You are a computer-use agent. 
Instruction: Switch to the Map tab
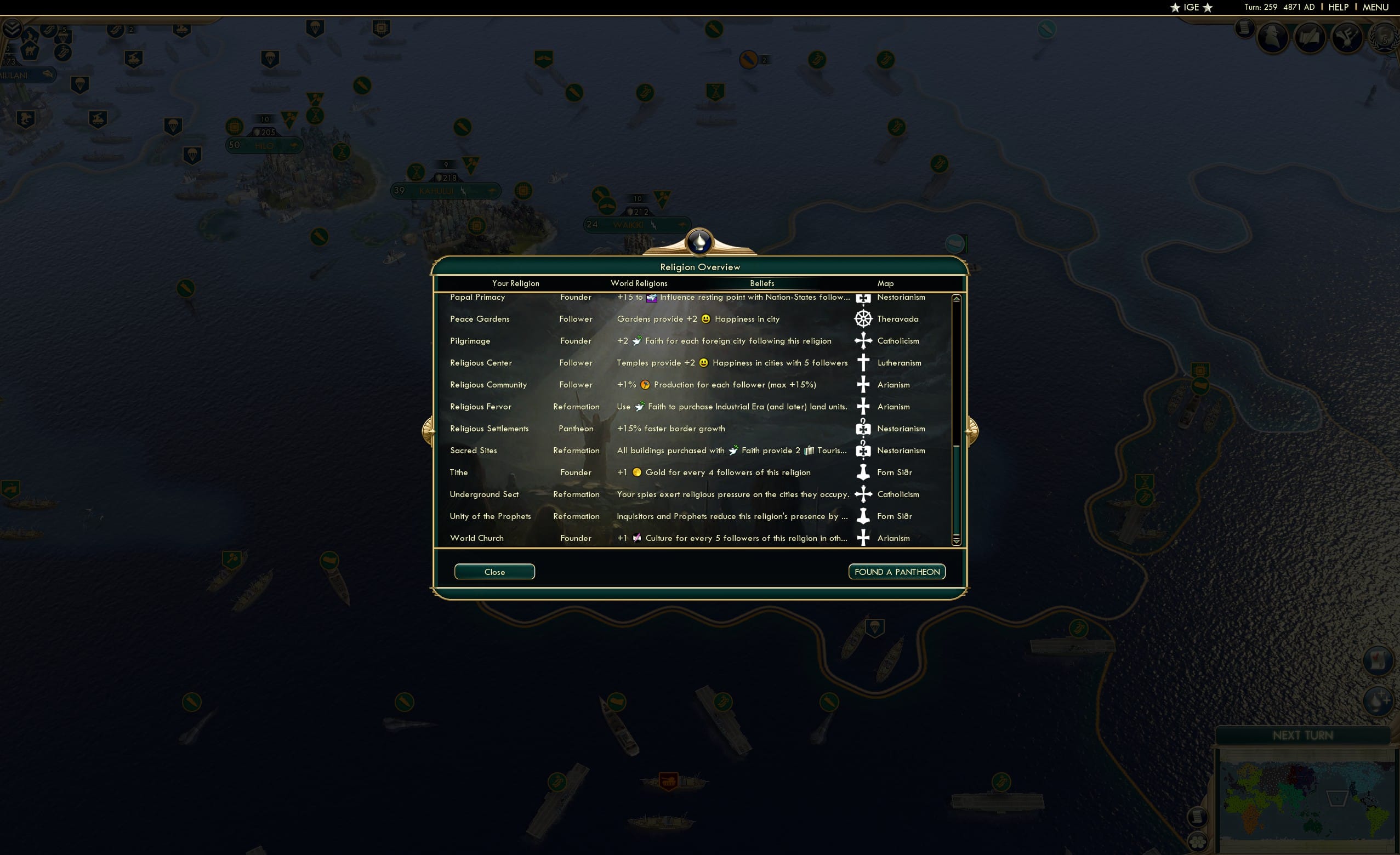pos(886,283)
